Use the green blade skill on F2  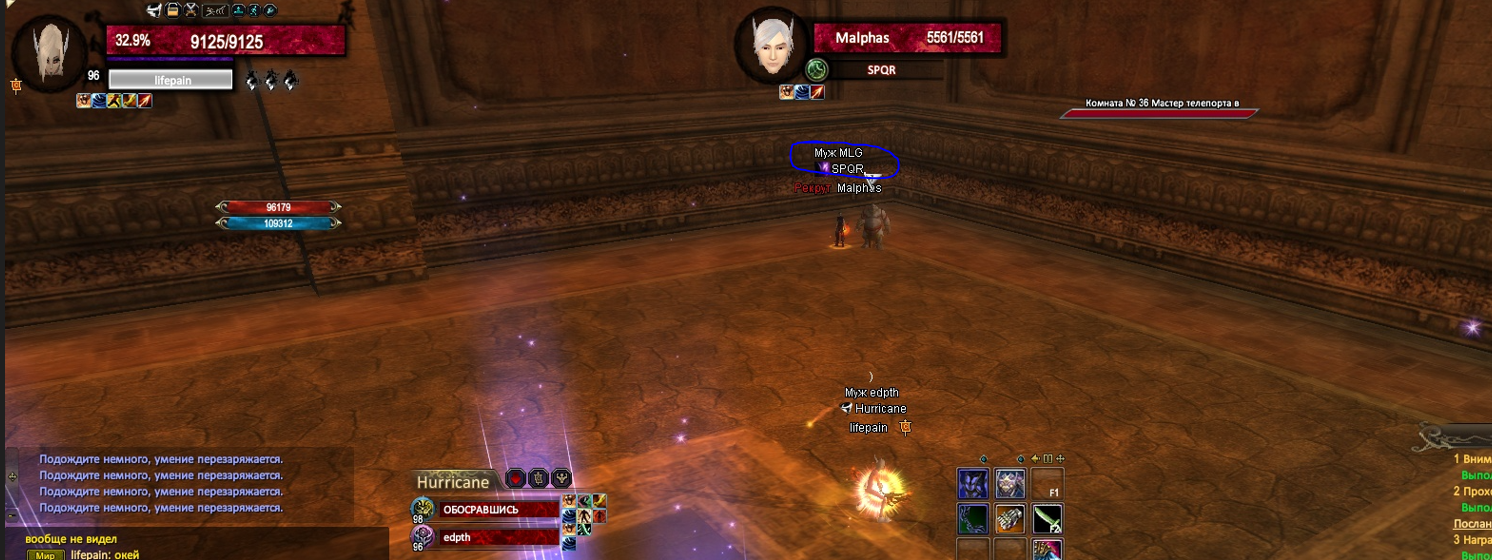[x=1046, y=519]
